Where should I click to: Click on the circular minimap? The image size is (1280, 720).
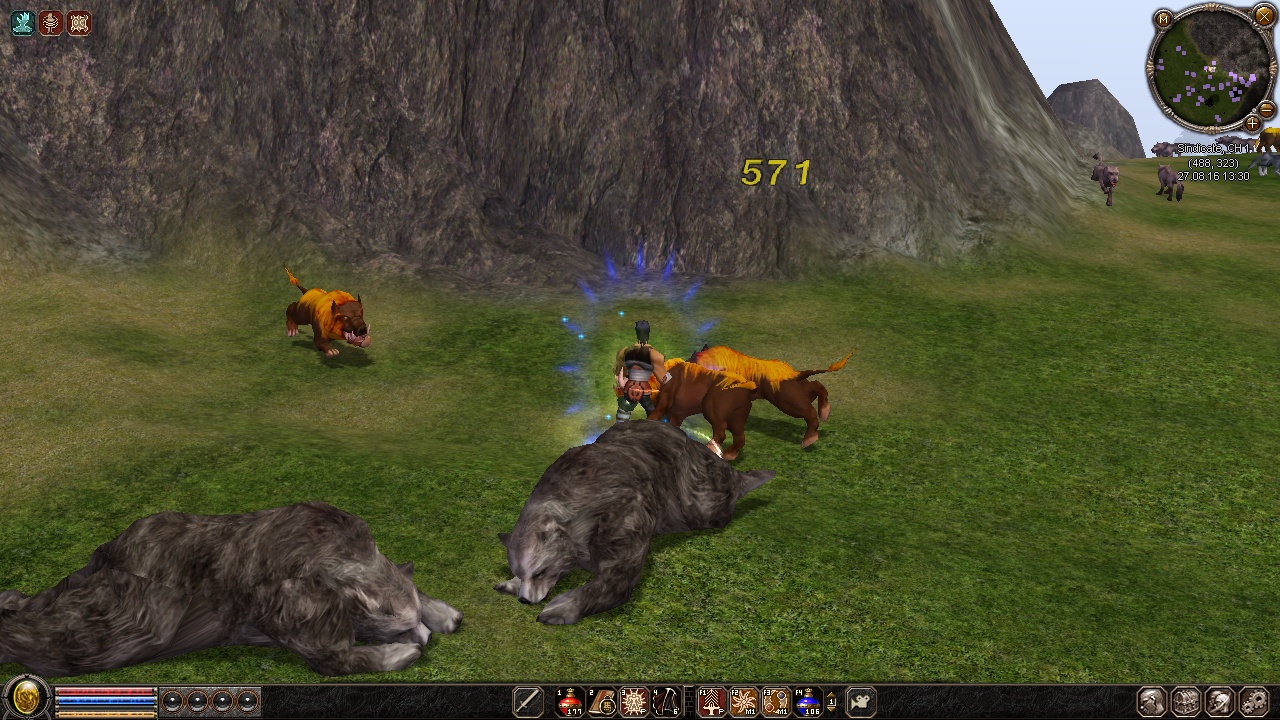point(1212,68)
